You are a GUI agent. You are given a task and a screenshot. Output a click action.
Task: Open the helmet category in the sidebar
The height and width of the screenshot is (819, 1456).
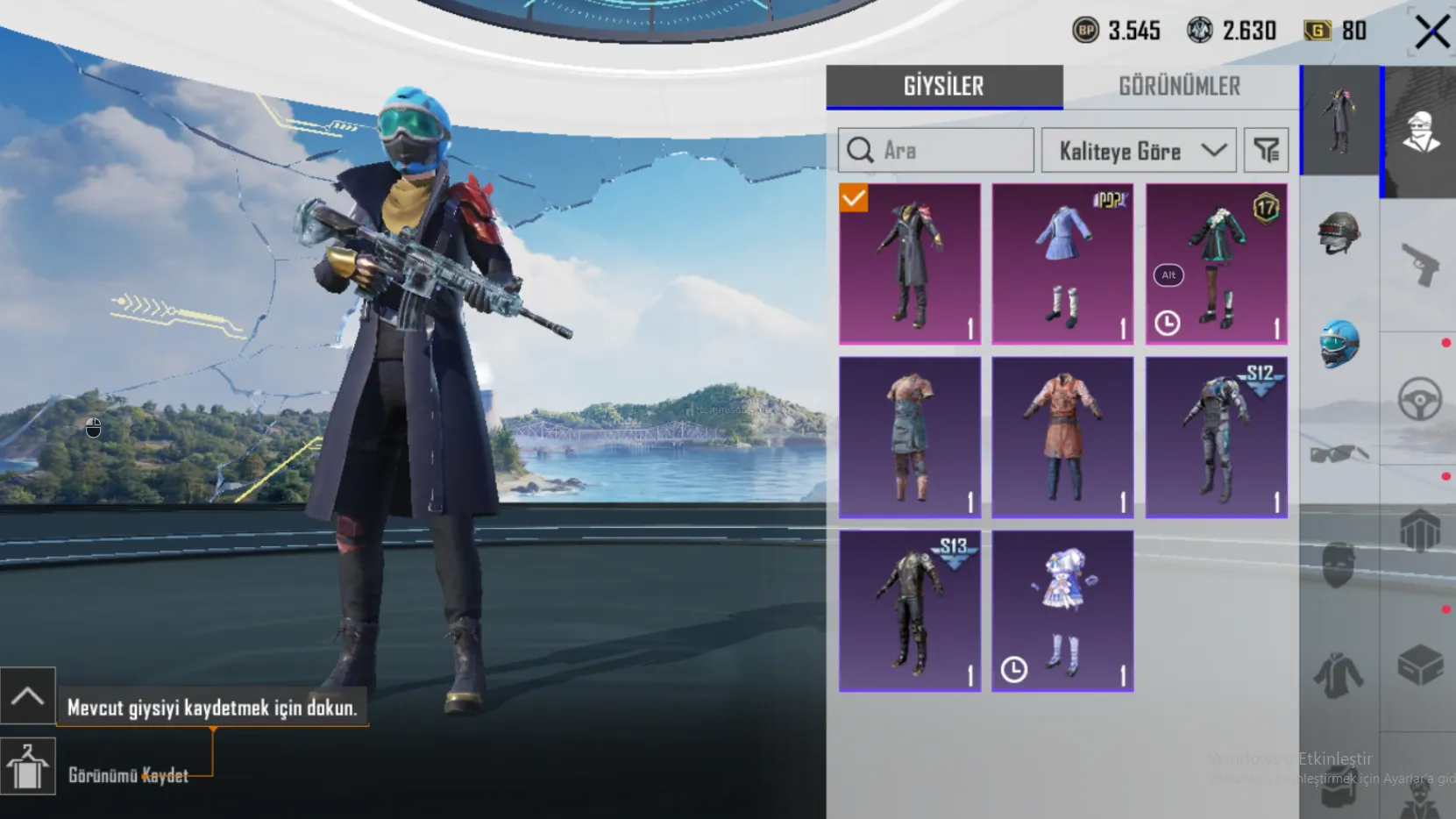click(x=1339, y=232)
